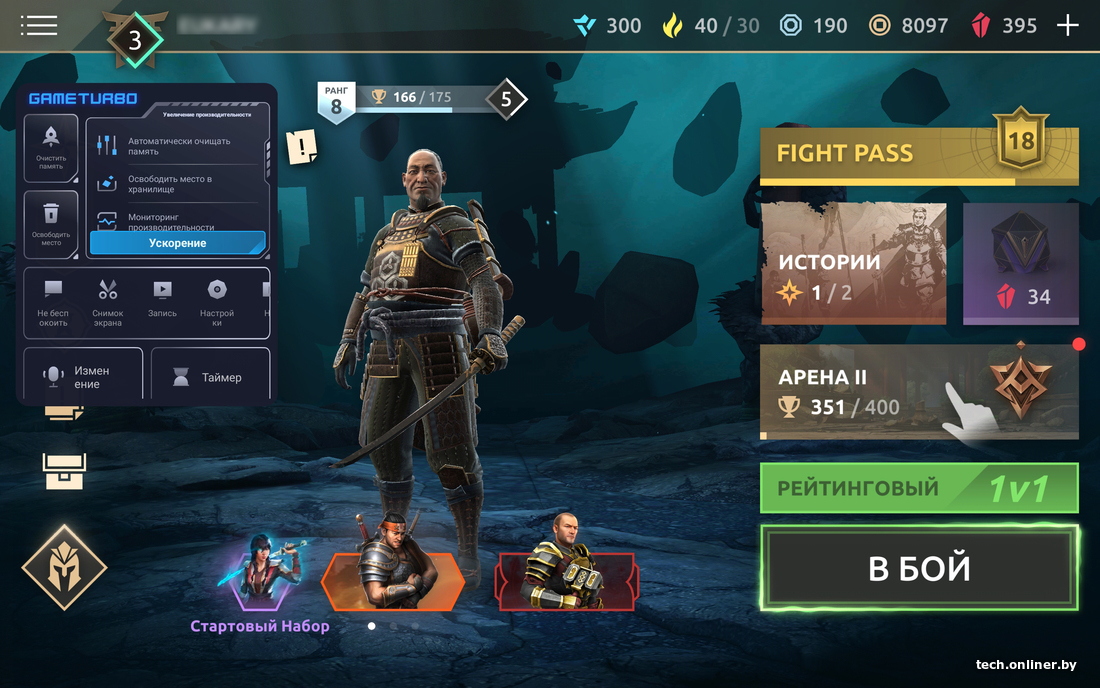Take a screenshot with Снимок экрана
Viewport: 1100px width, 688px height.
pos(108,301)
